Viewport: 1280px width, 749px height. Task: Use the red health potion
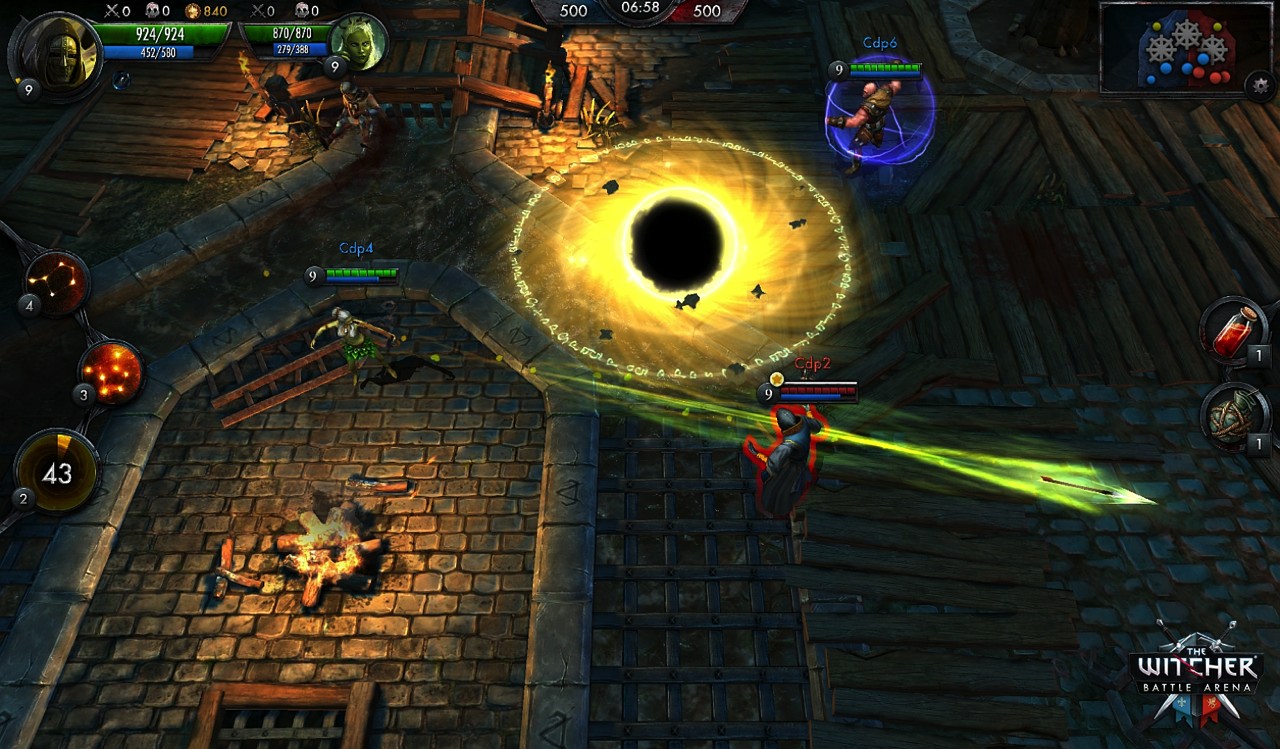coord(1233,330)
